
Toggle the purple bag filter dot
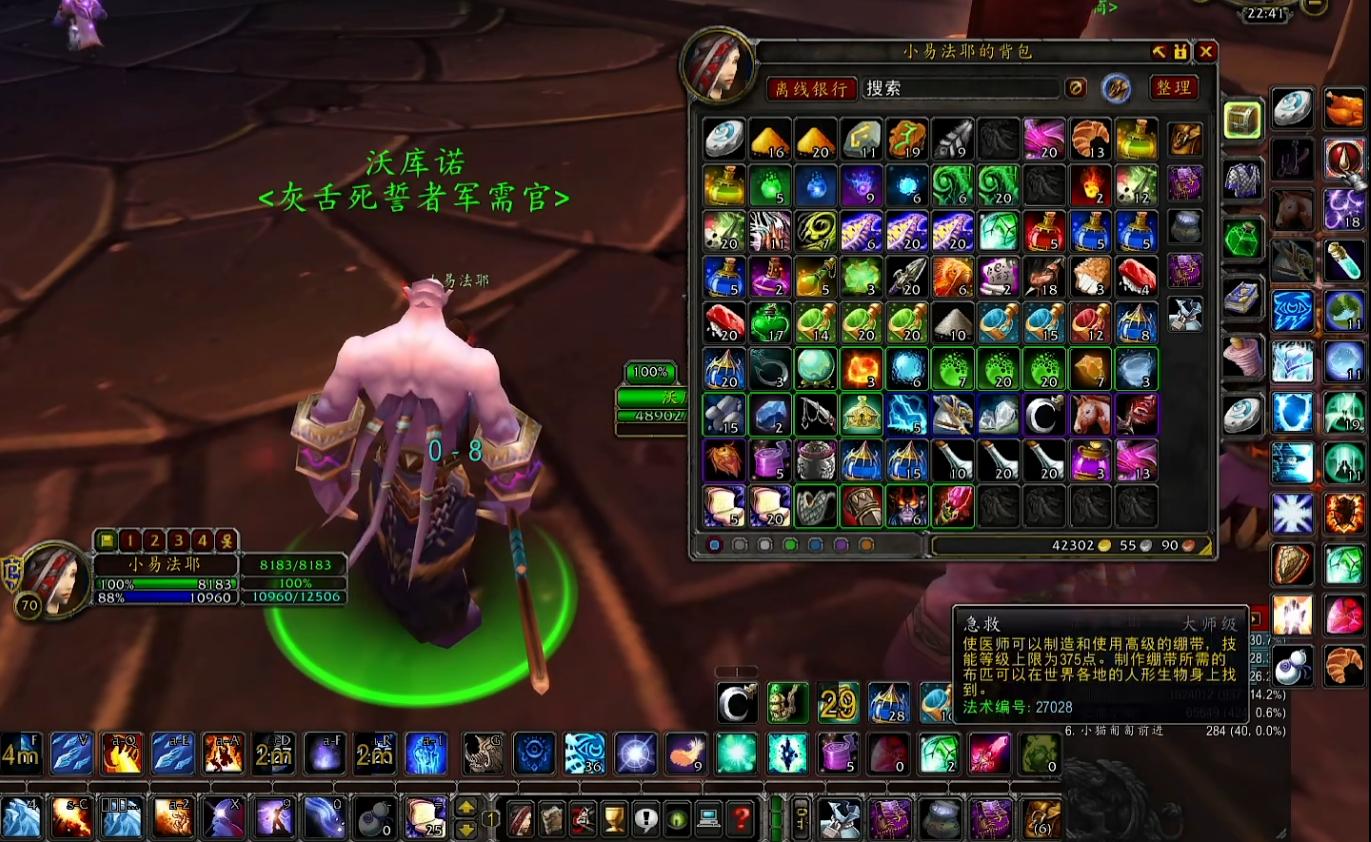(842, 545)
